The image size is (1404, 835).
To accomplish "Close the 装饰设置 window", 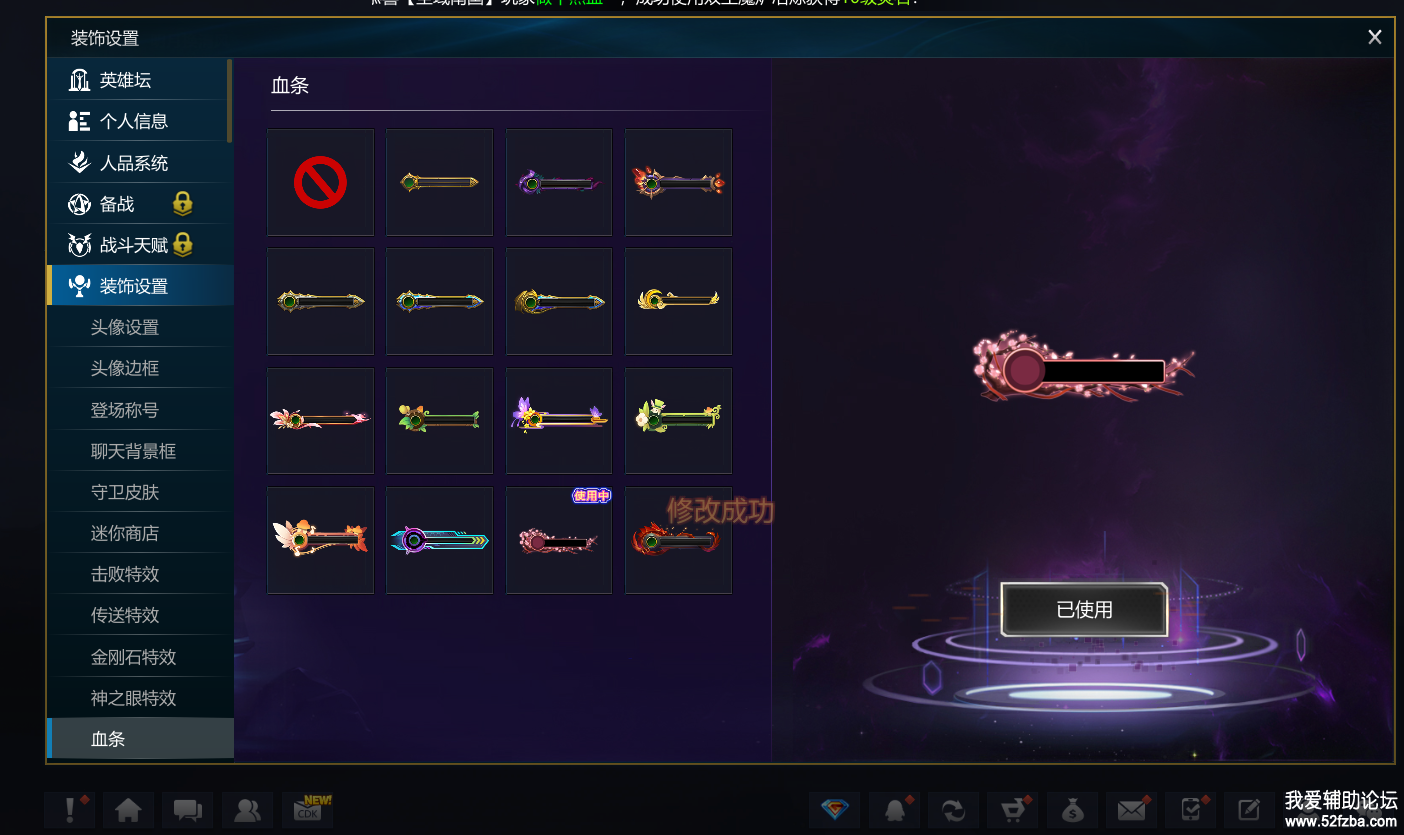I will click(x=1374, y=37).
